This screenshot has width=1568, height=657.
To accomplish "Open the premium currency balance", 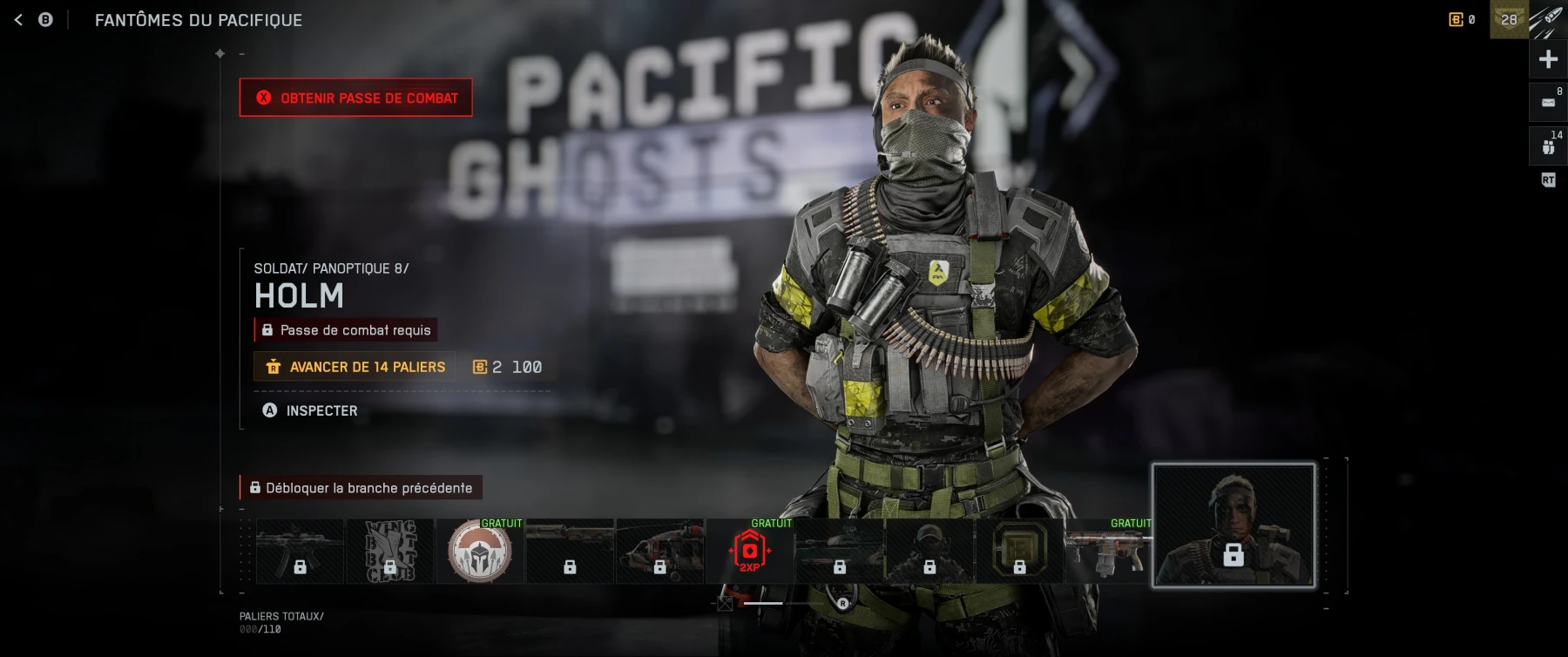I will click(1462, 19).
